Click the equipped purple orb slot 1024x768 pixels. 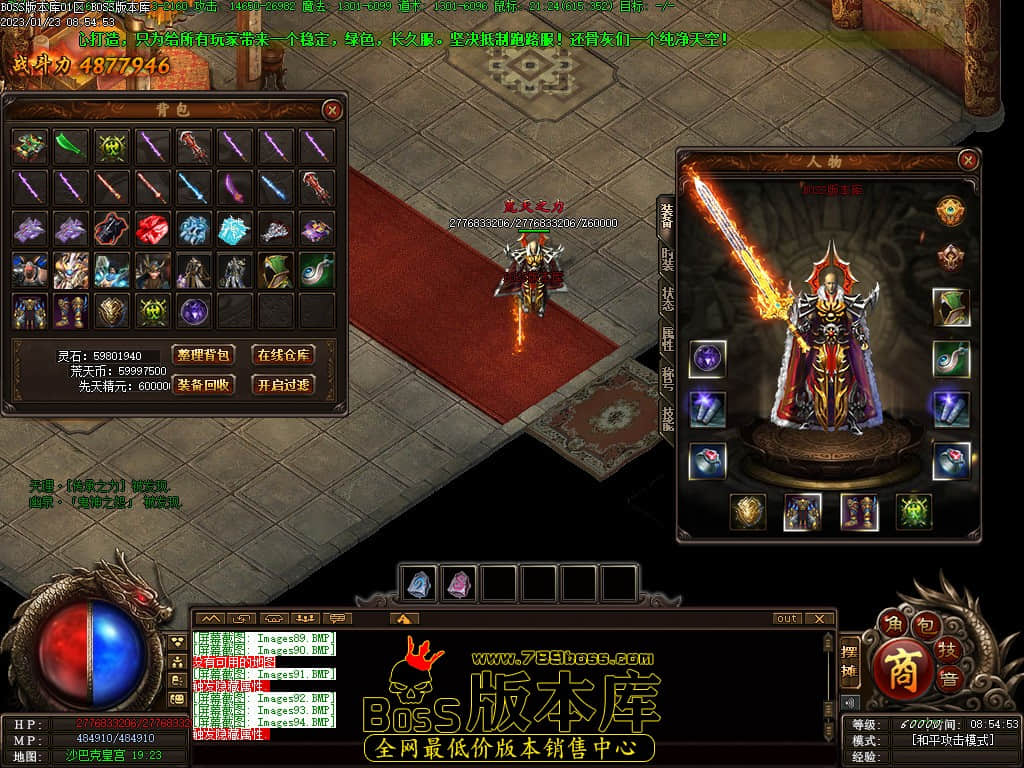pyautogui.click(x=708, y=358)
